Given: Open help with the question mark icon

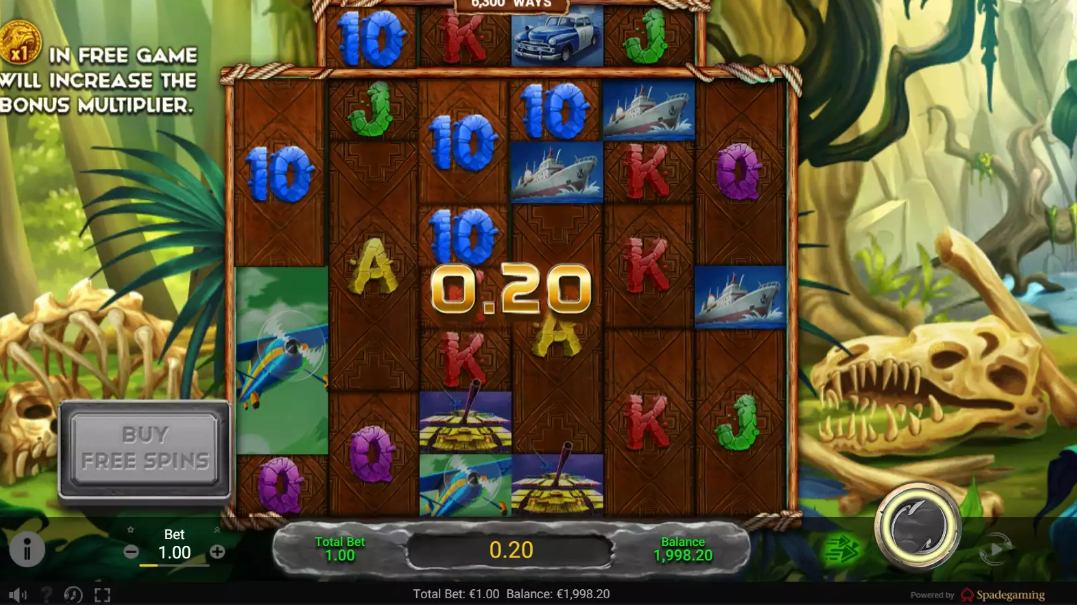Looking at the screenshot, I should (45, 594).
